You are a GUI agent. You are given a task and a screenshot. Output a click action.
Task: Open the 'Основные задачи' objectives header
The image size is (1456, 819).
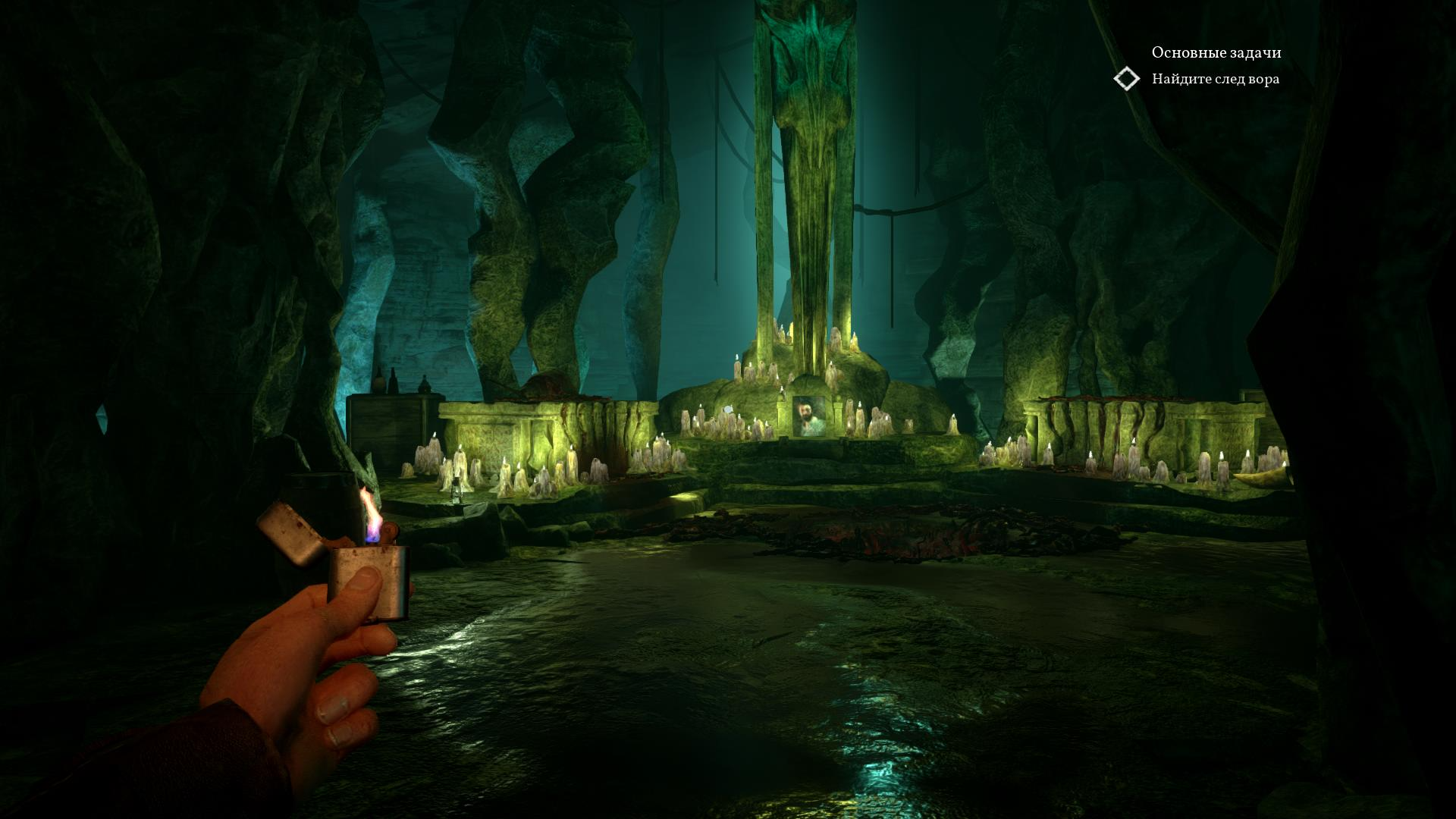coord(1216,52)
